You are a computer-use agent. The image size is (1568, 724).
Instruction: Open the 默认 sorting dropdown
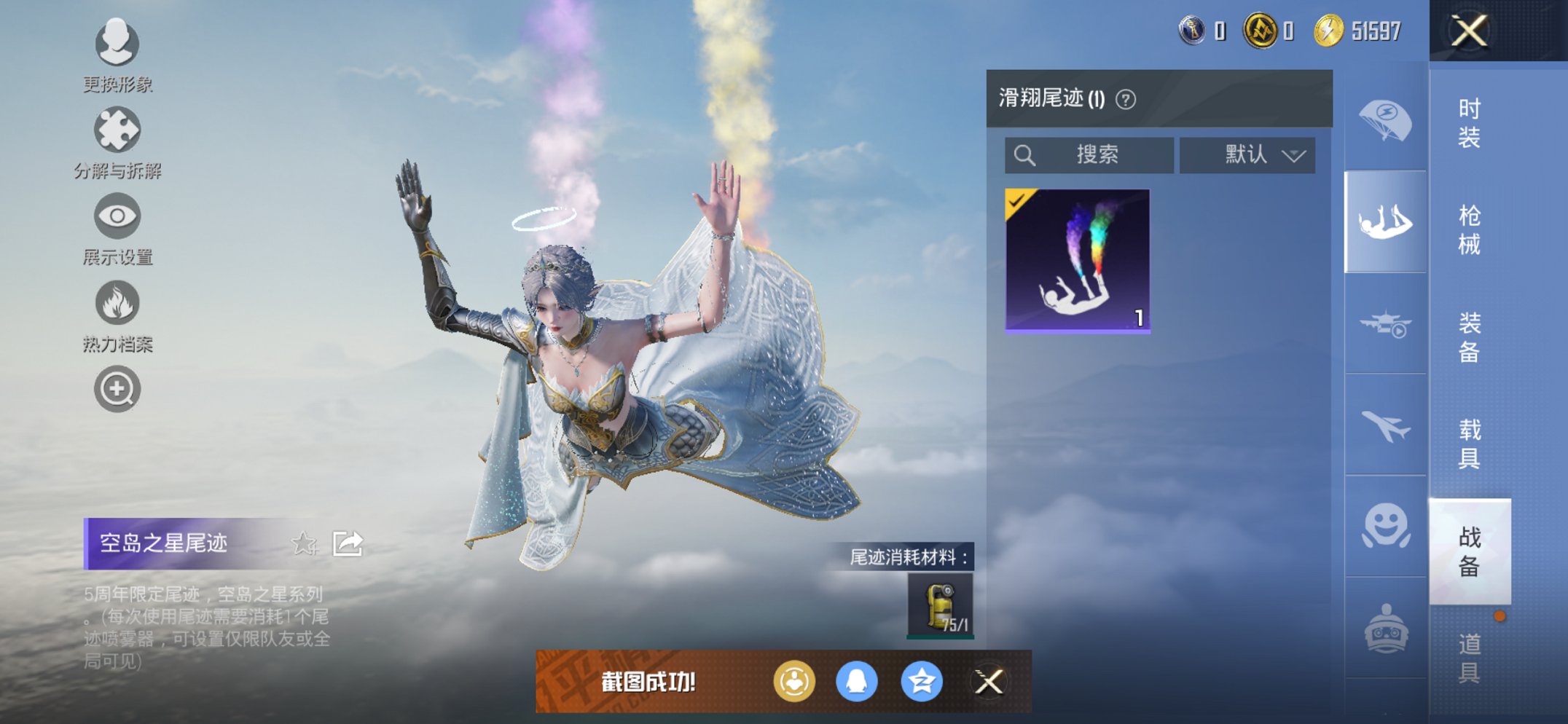tap(1247, 154)
